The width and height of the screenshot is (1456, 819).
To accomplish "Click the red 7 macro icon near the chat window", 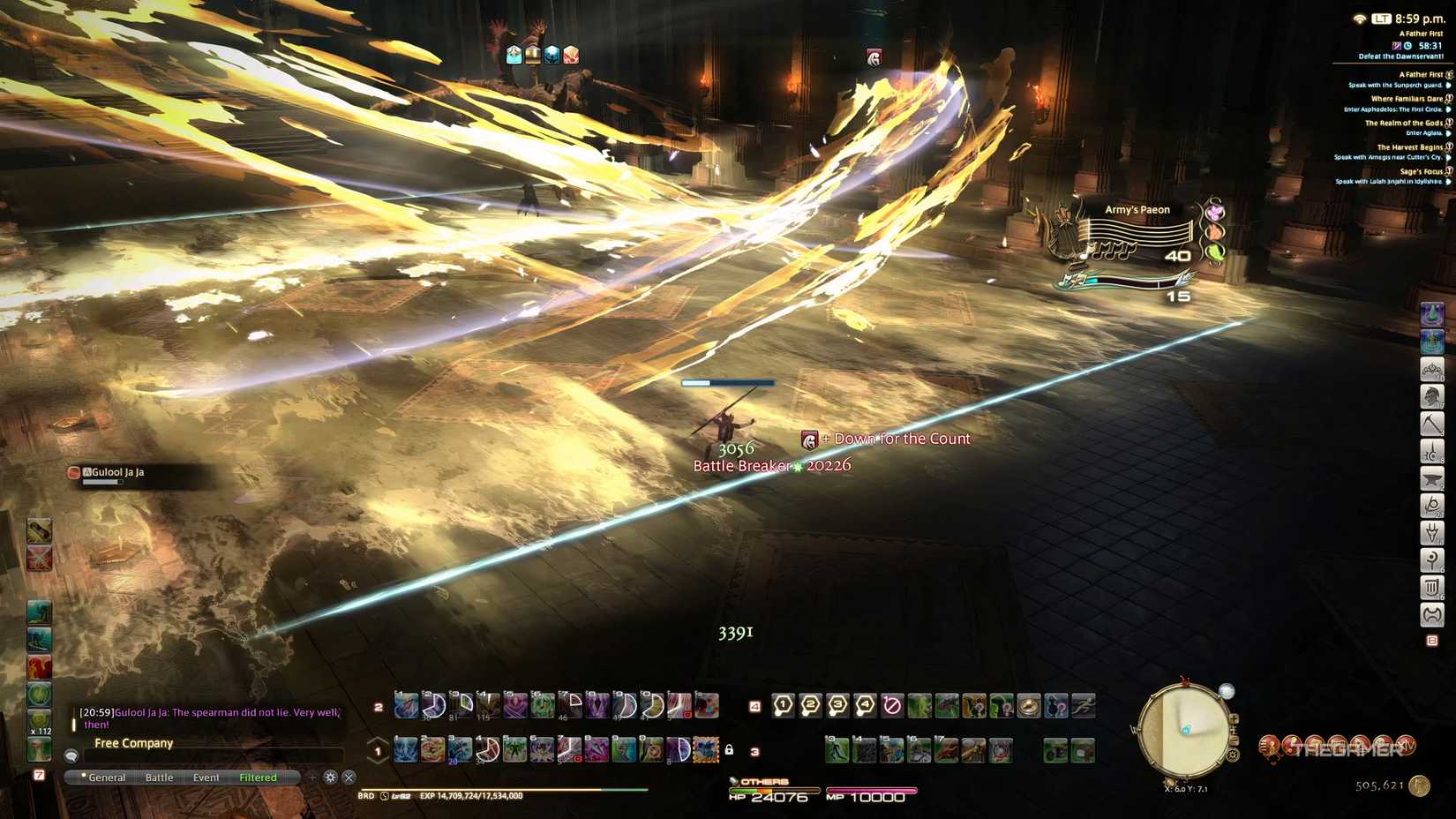I will (x=39, y=773).
